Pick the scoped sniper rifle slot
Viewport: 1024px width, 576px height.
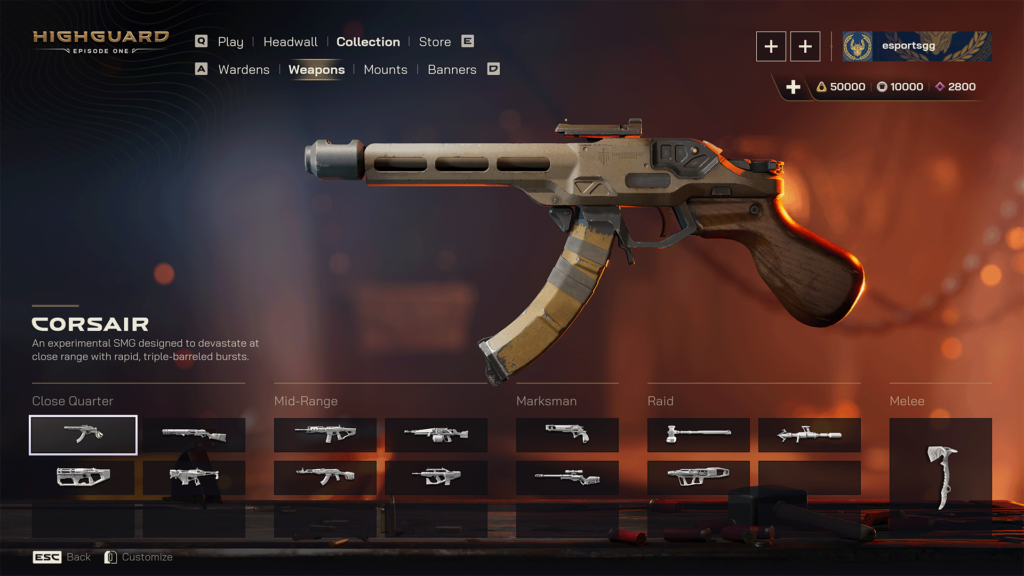click(x=567, y=478)
